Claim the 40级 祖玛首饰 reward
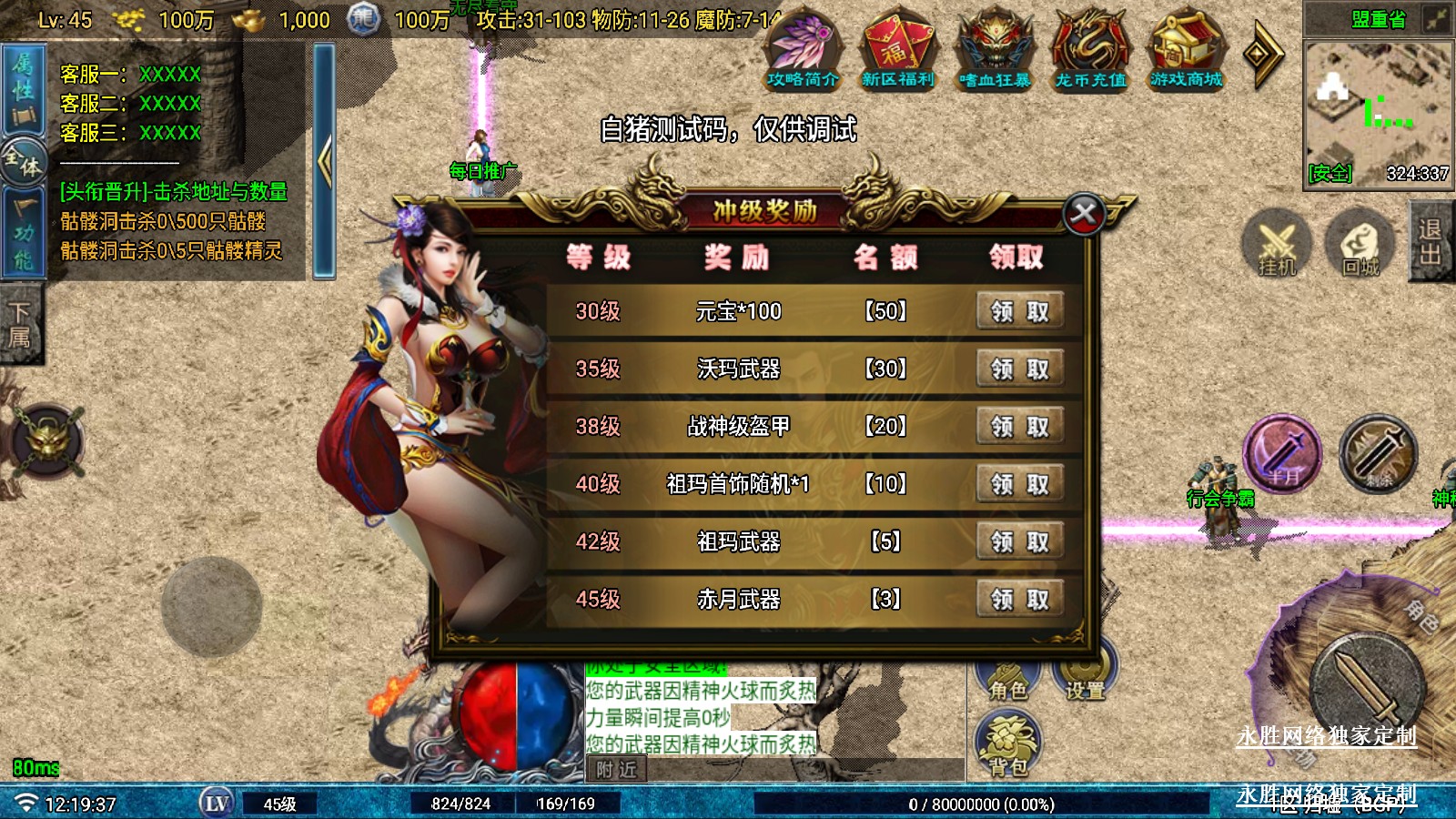The width and height of the screenshot is (1456, 819). (x=1020, y=484)
